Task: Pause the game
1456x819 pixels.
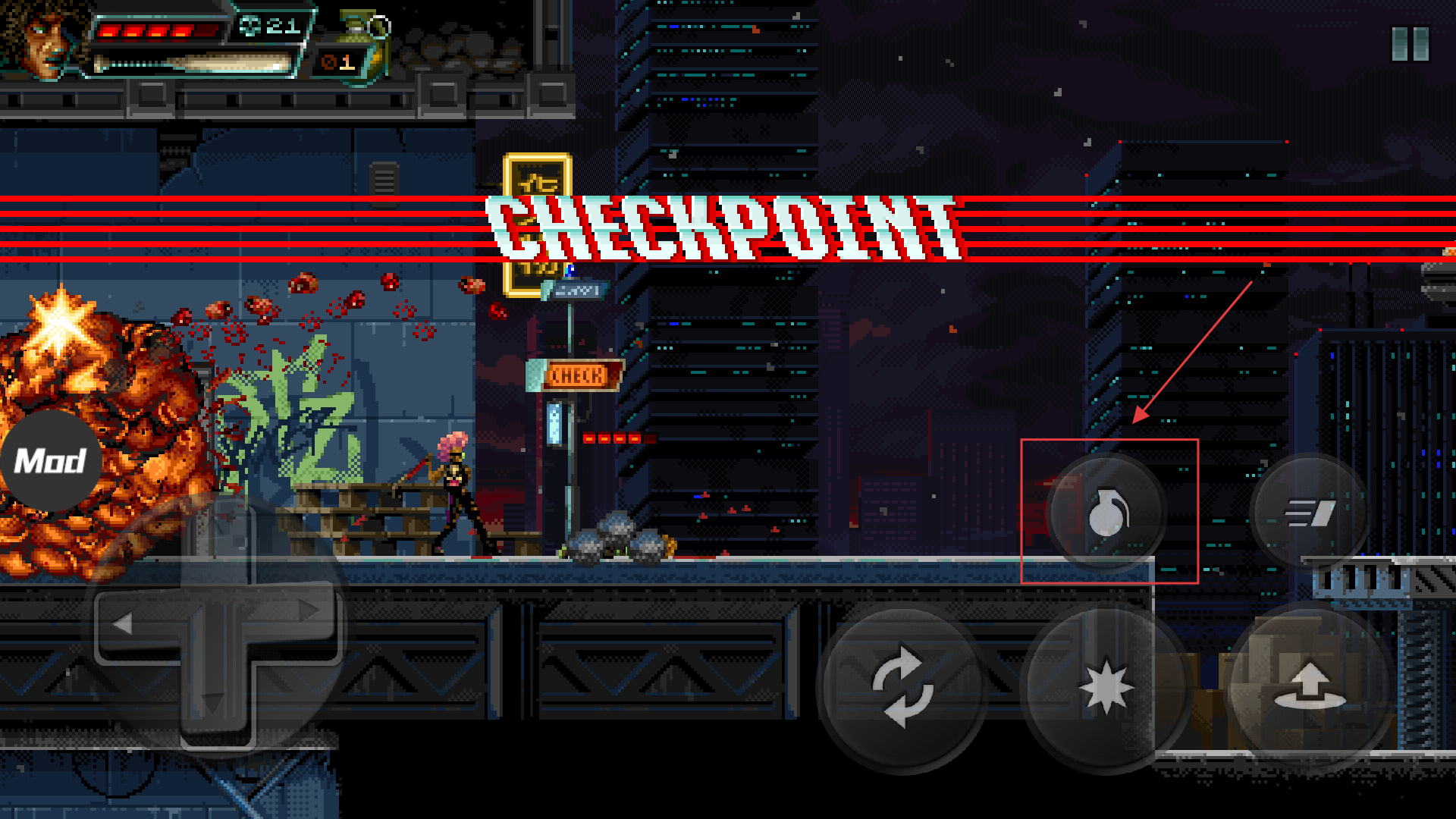Action: 1410,44
